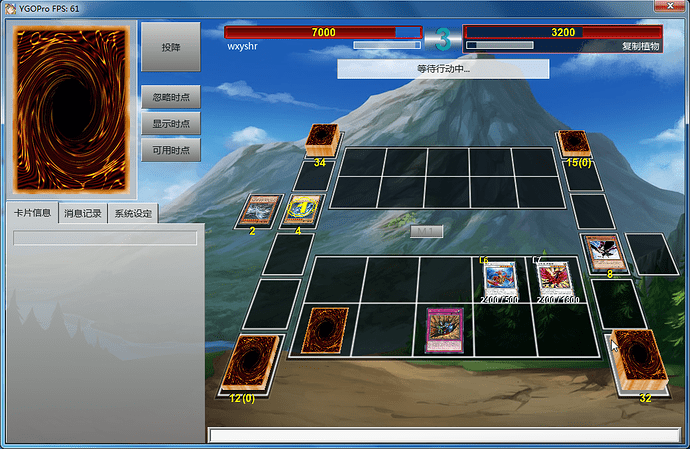
Task: Click the opponent's deck of 34 cards
Action: (x=323, y=140)
